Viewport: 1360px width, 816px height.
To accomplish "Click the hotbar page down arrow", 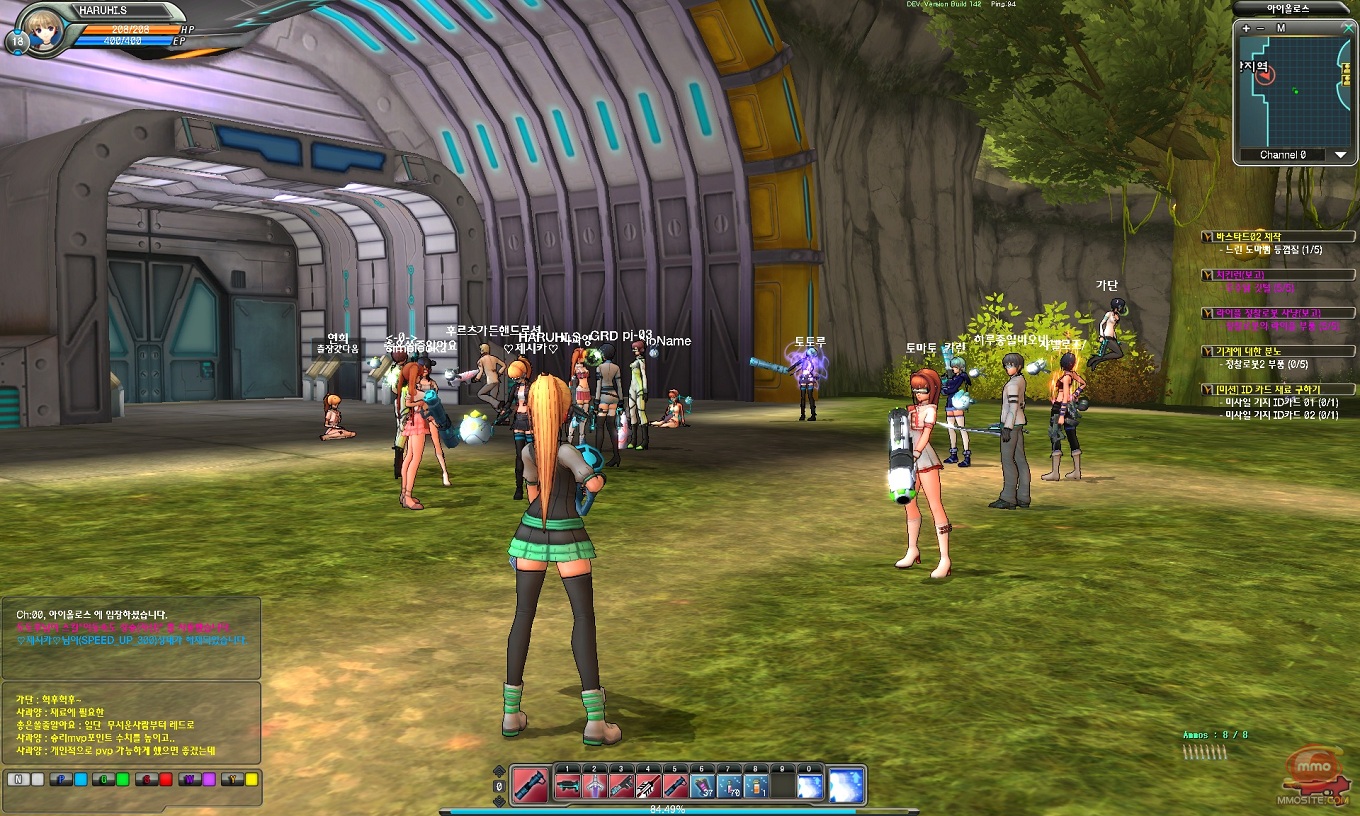I will [499, 800].
